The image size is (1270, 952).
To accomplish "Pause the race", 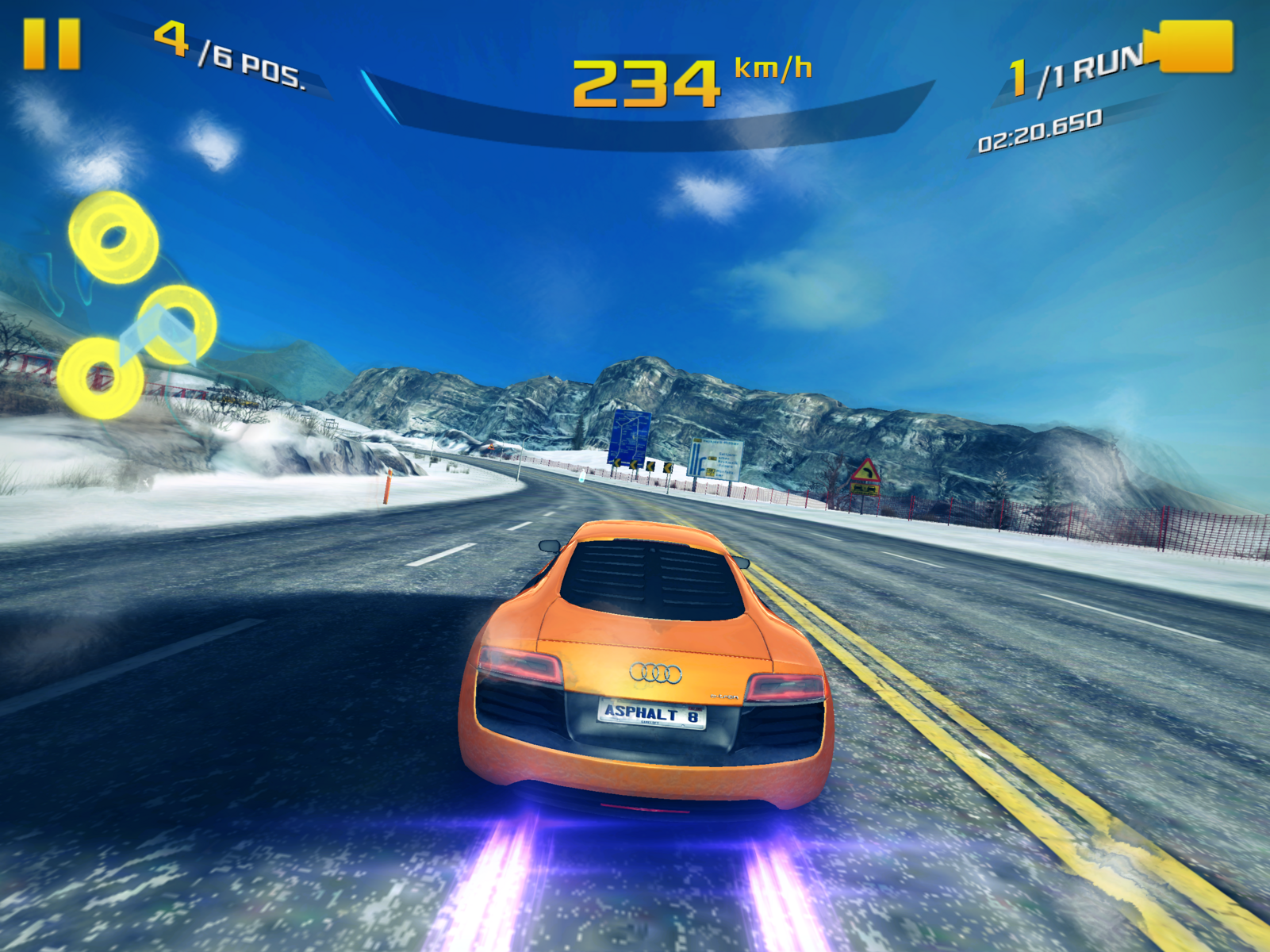I will pyautogui.click(x=52, y=44).
